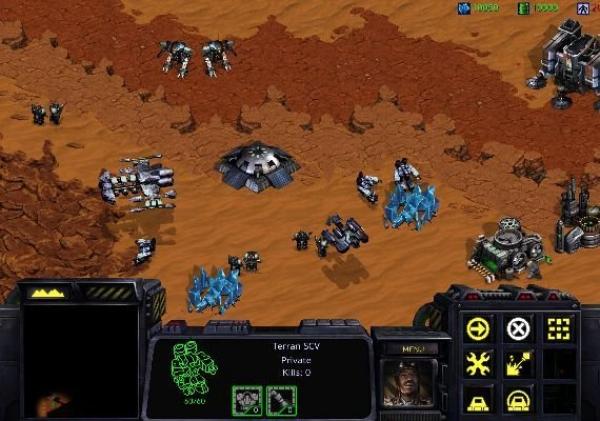Activate the Gather resources command

pos(517,364)
